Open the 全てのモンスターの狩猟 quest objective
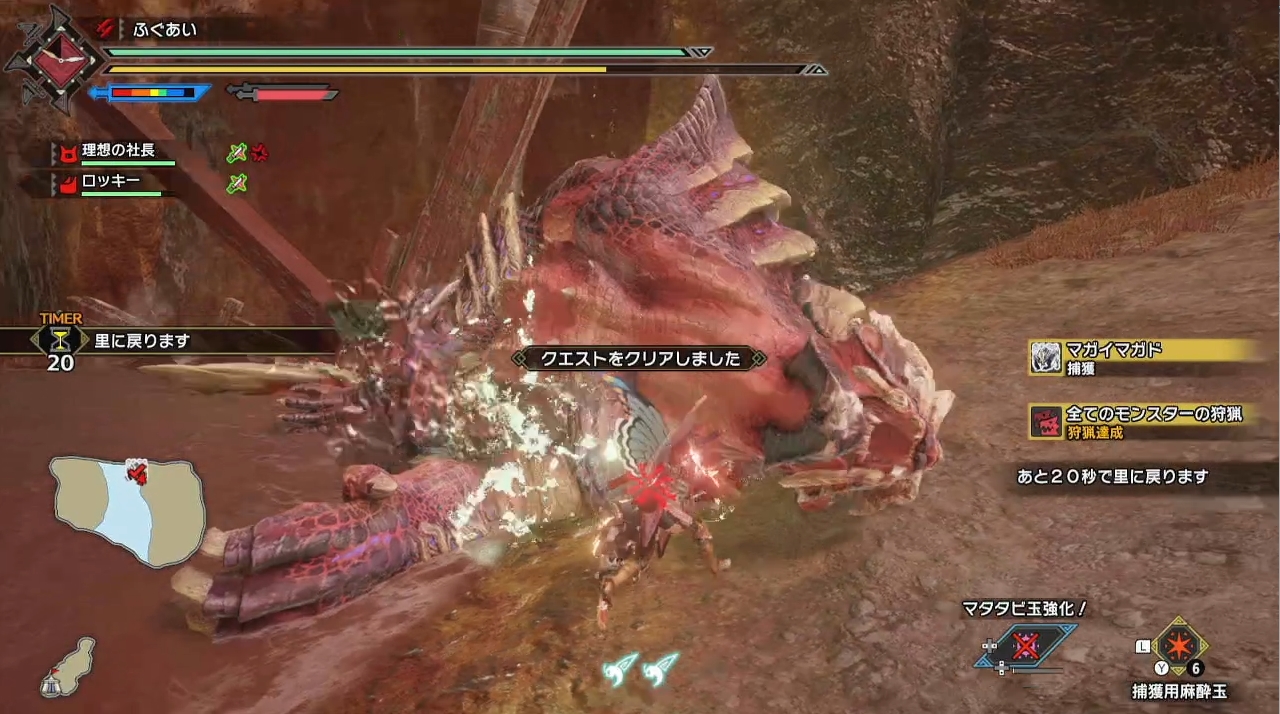 point(1144,421)
